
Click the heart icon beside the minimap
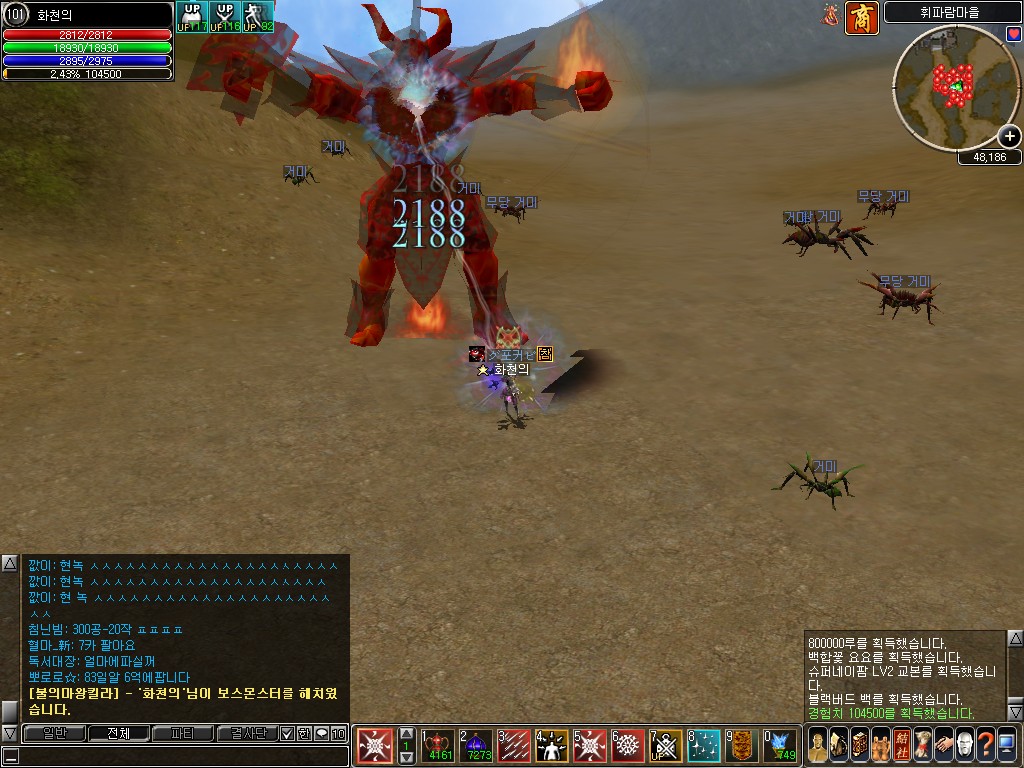1013,35
